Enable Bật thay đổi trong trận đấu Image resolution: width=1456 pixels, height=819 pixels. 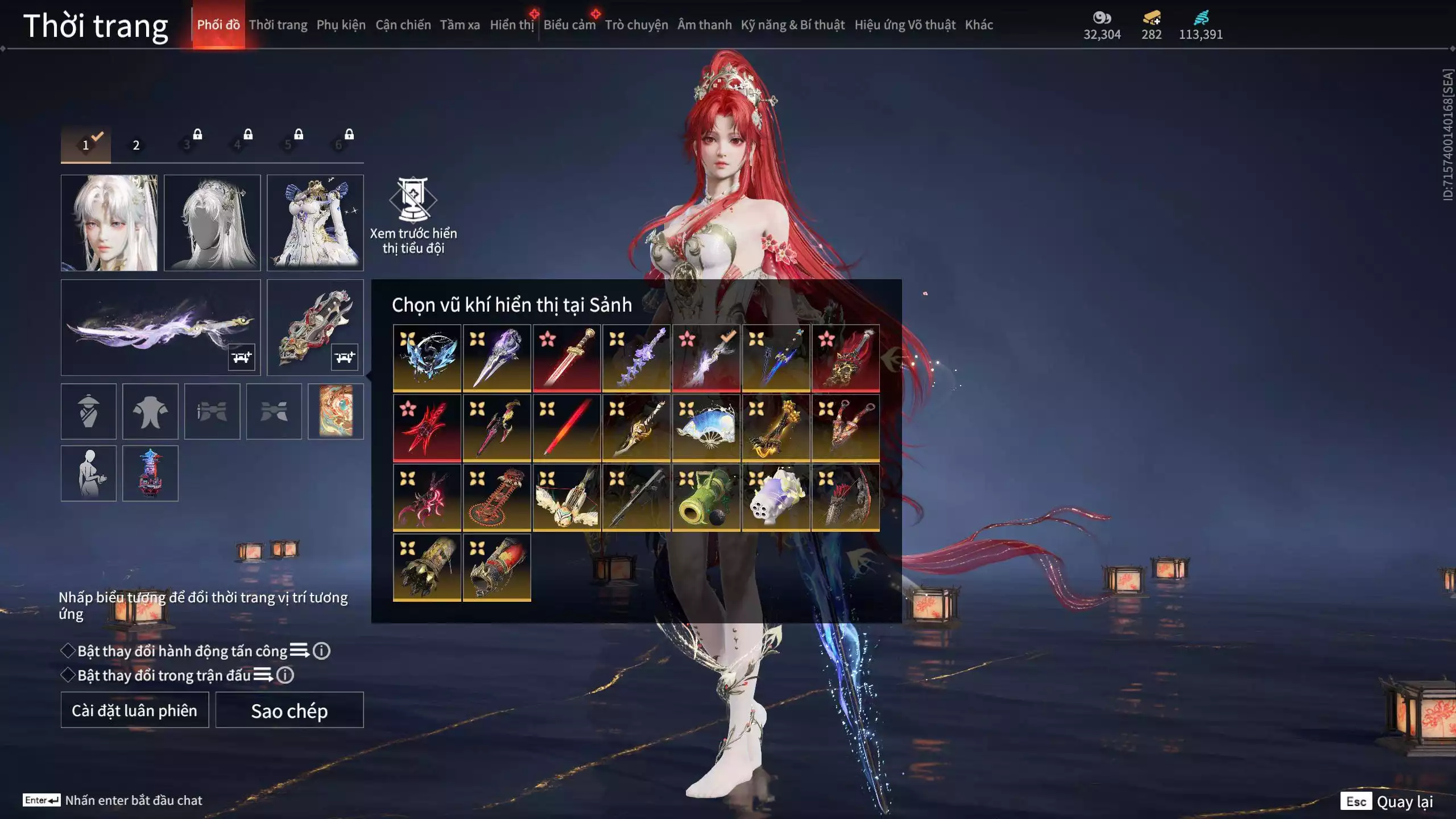(x=68, y=675)
